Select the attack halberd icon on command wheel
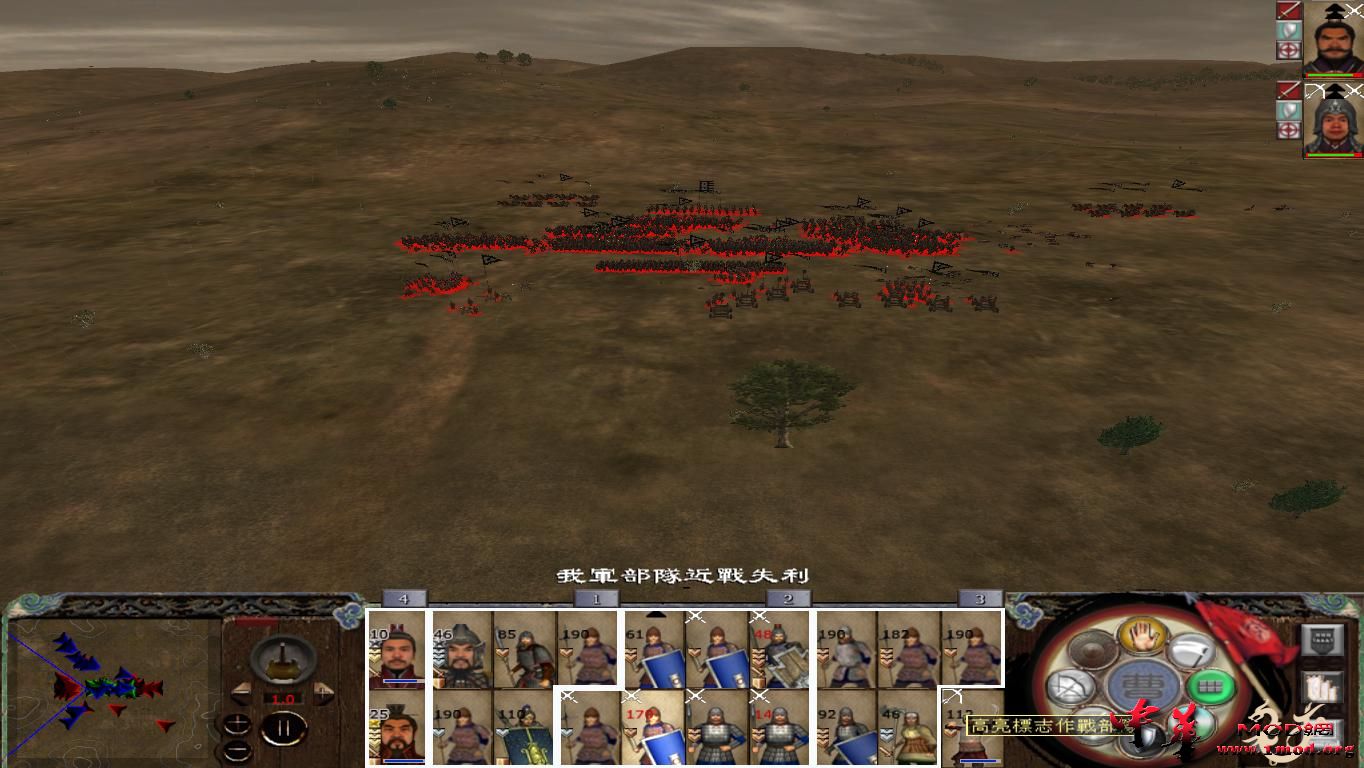The height and width of the screenshot is (768, 1364). click(1191, 651)
